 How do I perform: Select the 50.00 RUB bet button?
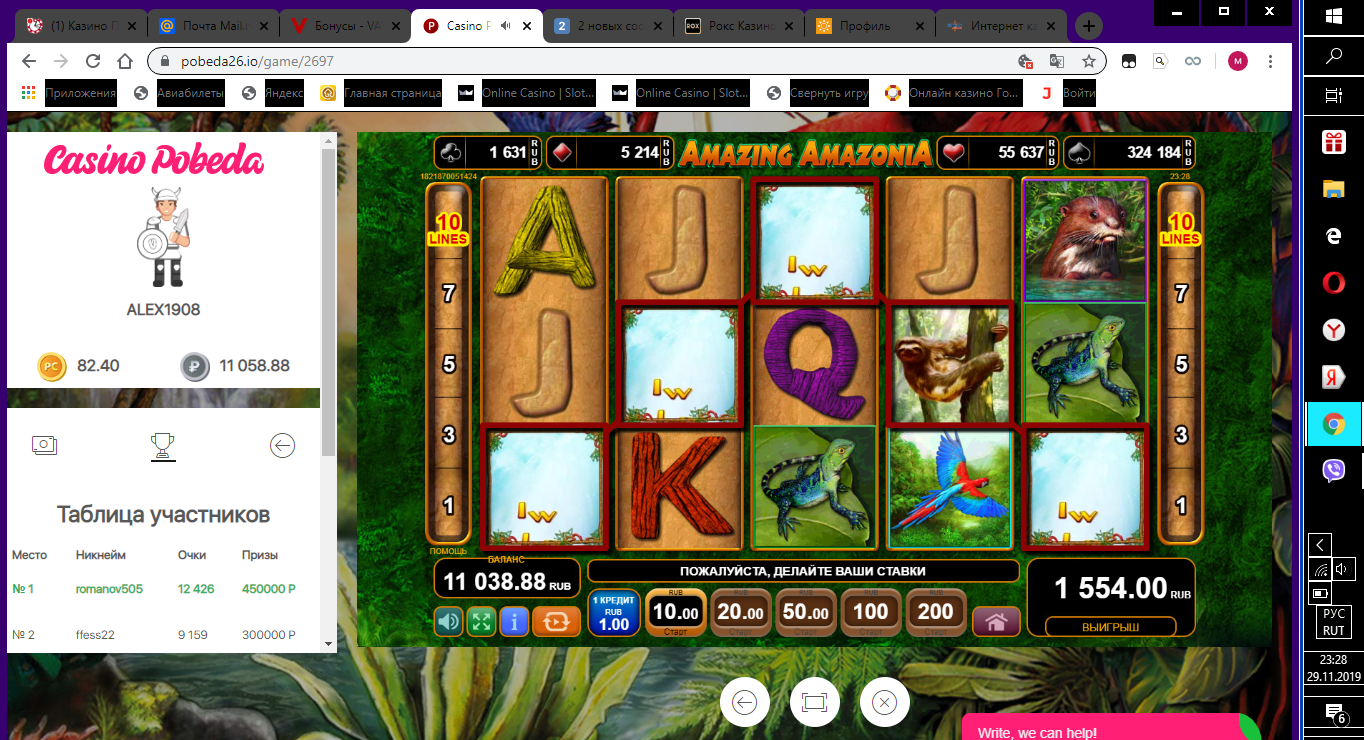coord(806,612)
